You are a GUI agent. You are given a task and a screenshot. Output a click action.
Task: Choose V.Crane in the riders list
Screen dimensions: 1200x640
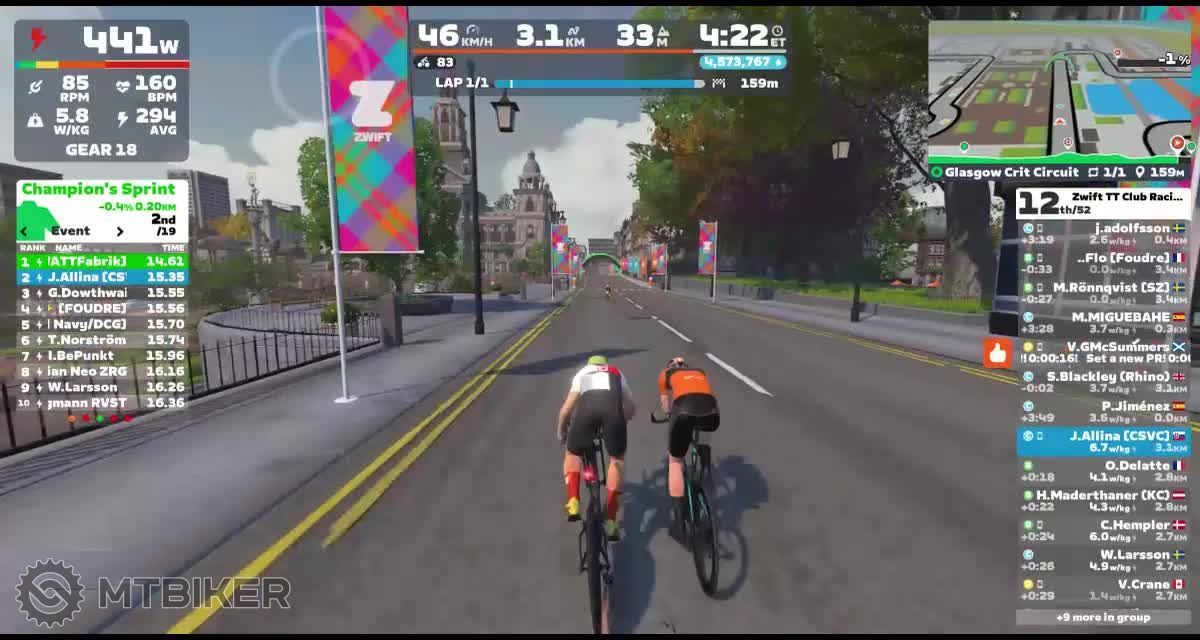click(x=1103, y=589)
